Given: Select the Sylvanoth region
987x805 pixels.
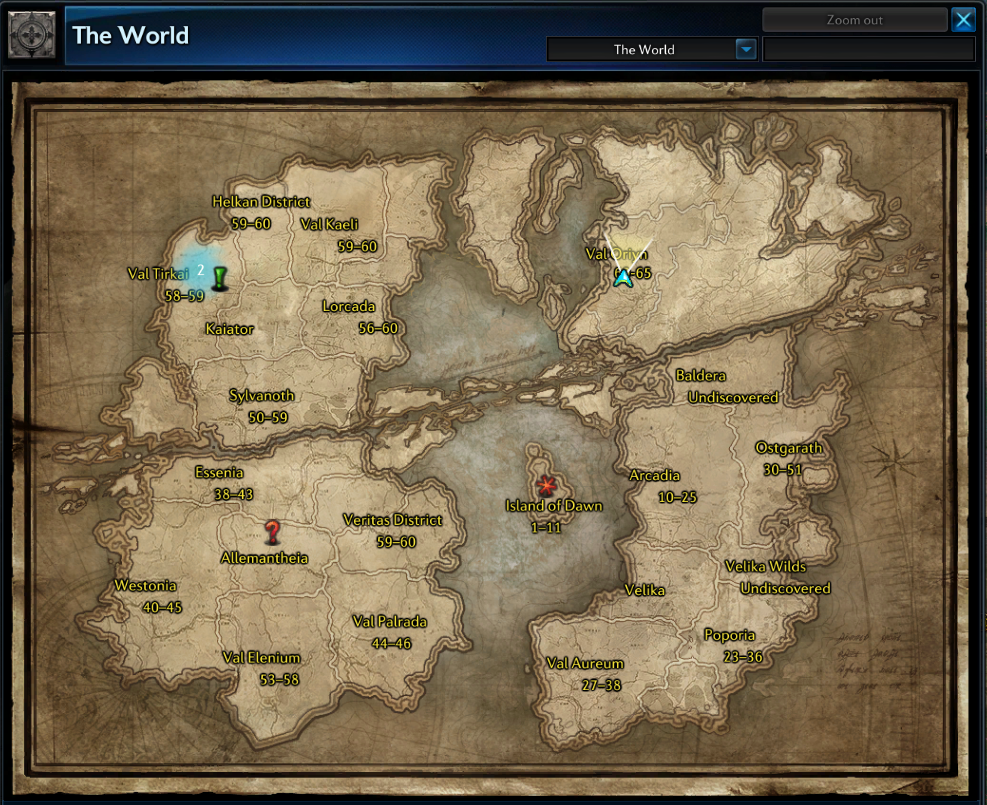Looking at the screenshot, I should coord(261,396).
